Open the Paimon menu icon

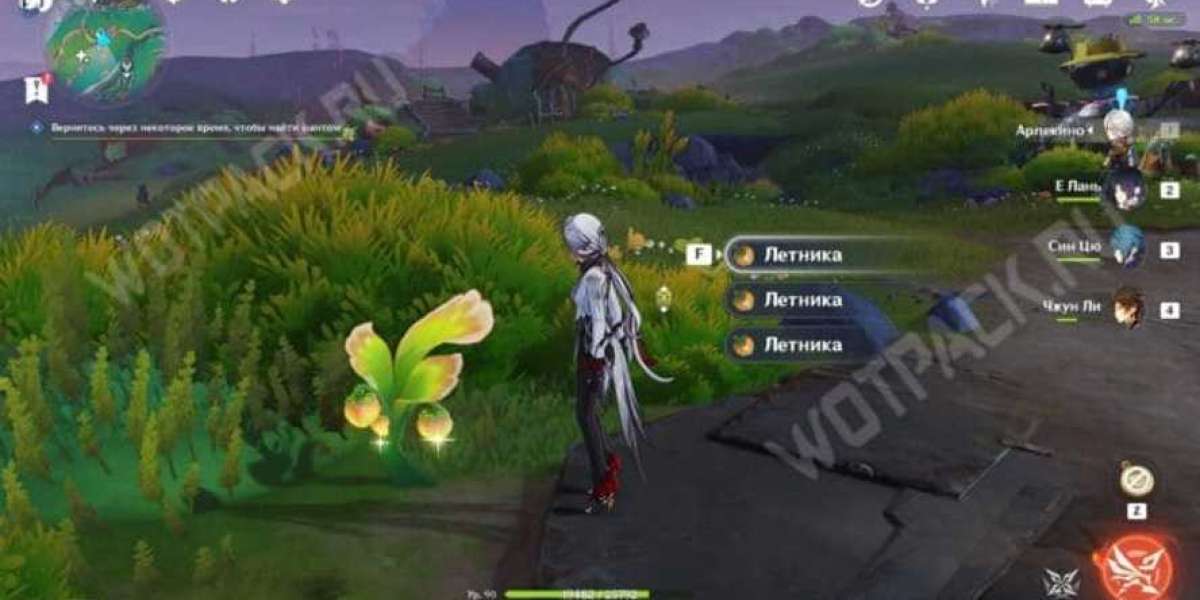point(32,5)
